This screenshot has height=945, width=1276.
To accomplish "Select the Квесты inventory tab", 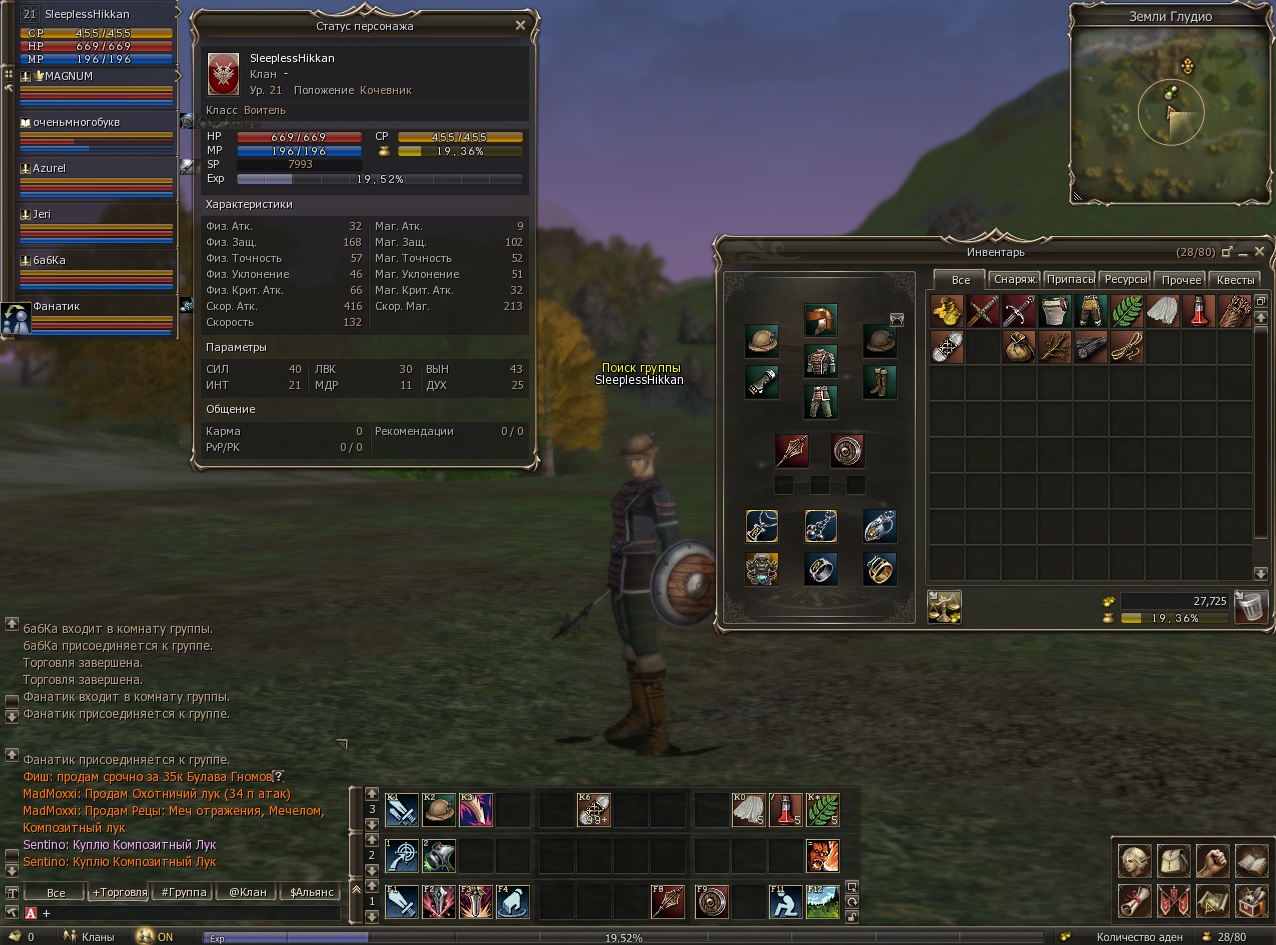I will coord(1235,280).
